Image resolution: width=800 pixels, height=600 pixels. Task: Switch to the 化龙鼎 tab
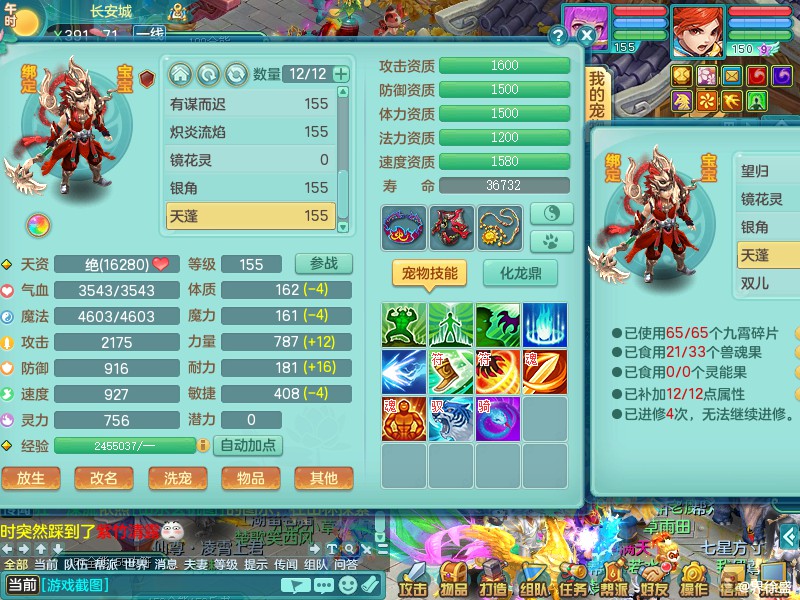pos(520,273)
